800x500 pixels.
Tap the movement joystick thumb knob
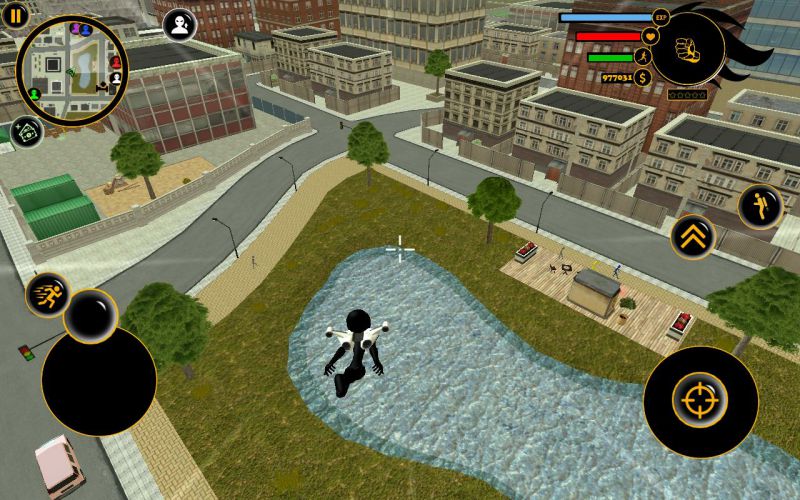pyautogui.click(x=91, y=316)
